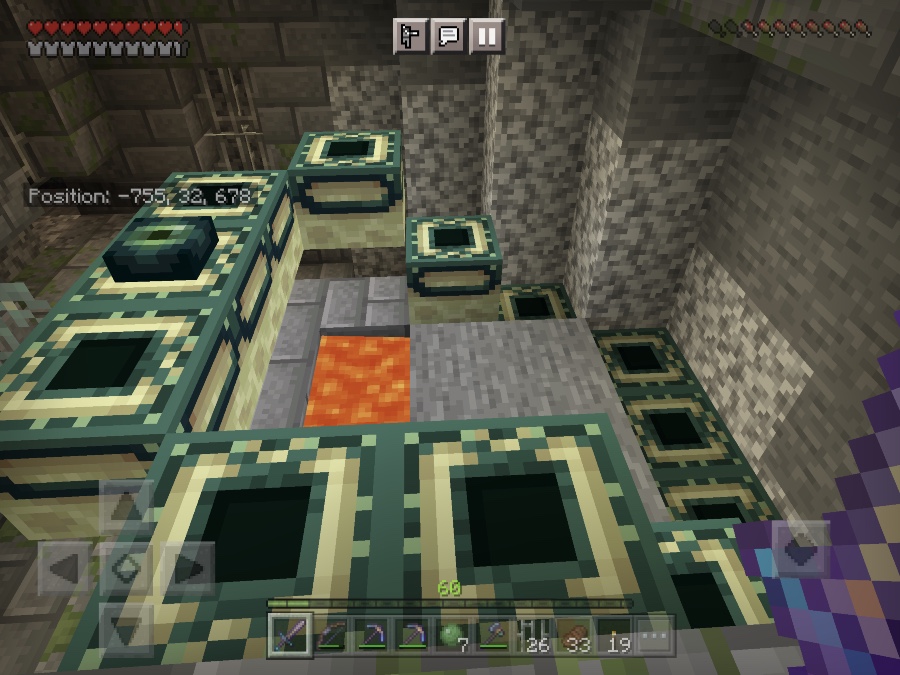Image resolution: width=900 pixels, height=675 pixels.
Task: Tap the move forward arrow
Action: (127, 509)
